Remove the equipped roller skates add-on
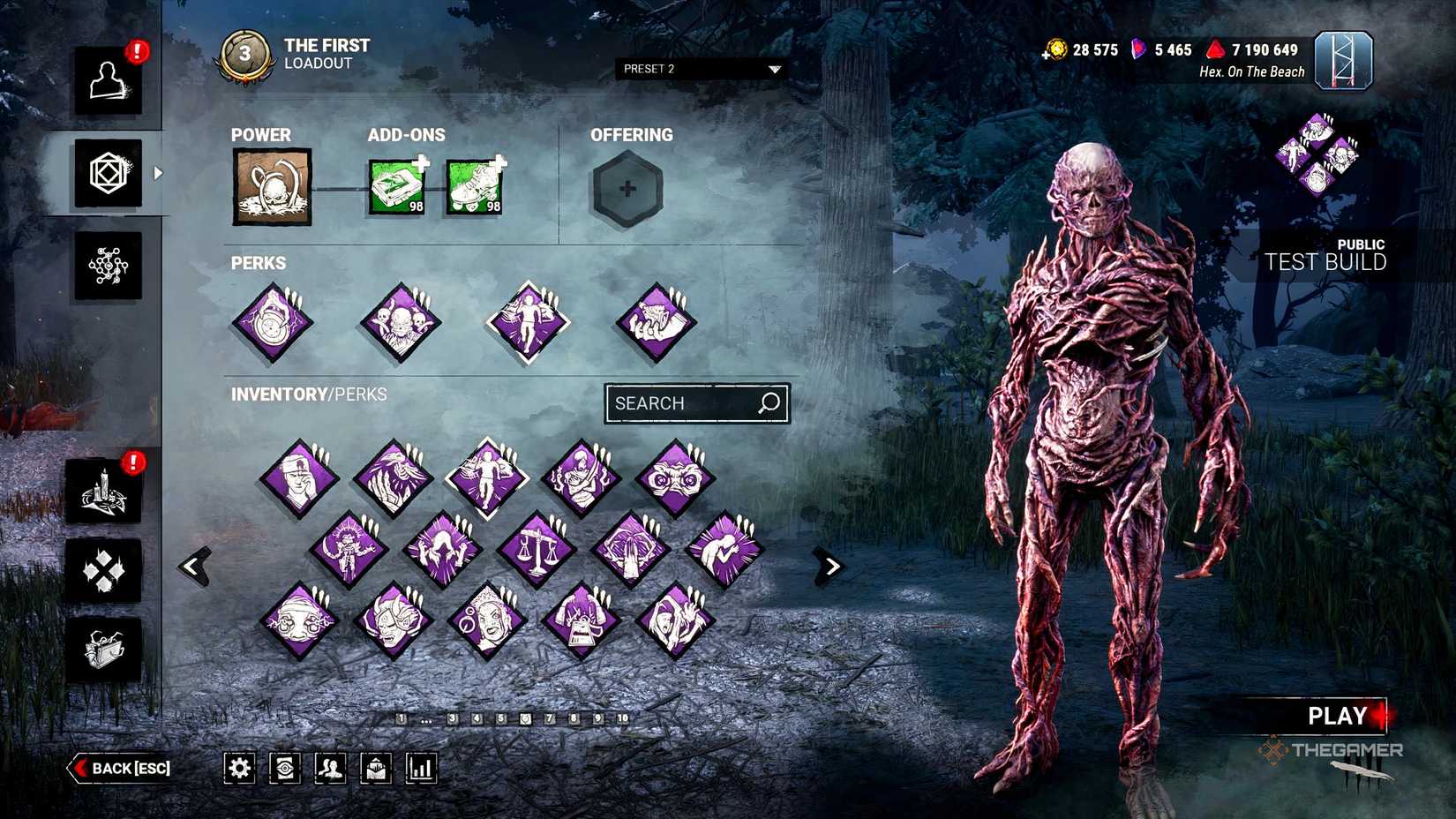This screenshot has height=819, width=1456. pos(471,186)
